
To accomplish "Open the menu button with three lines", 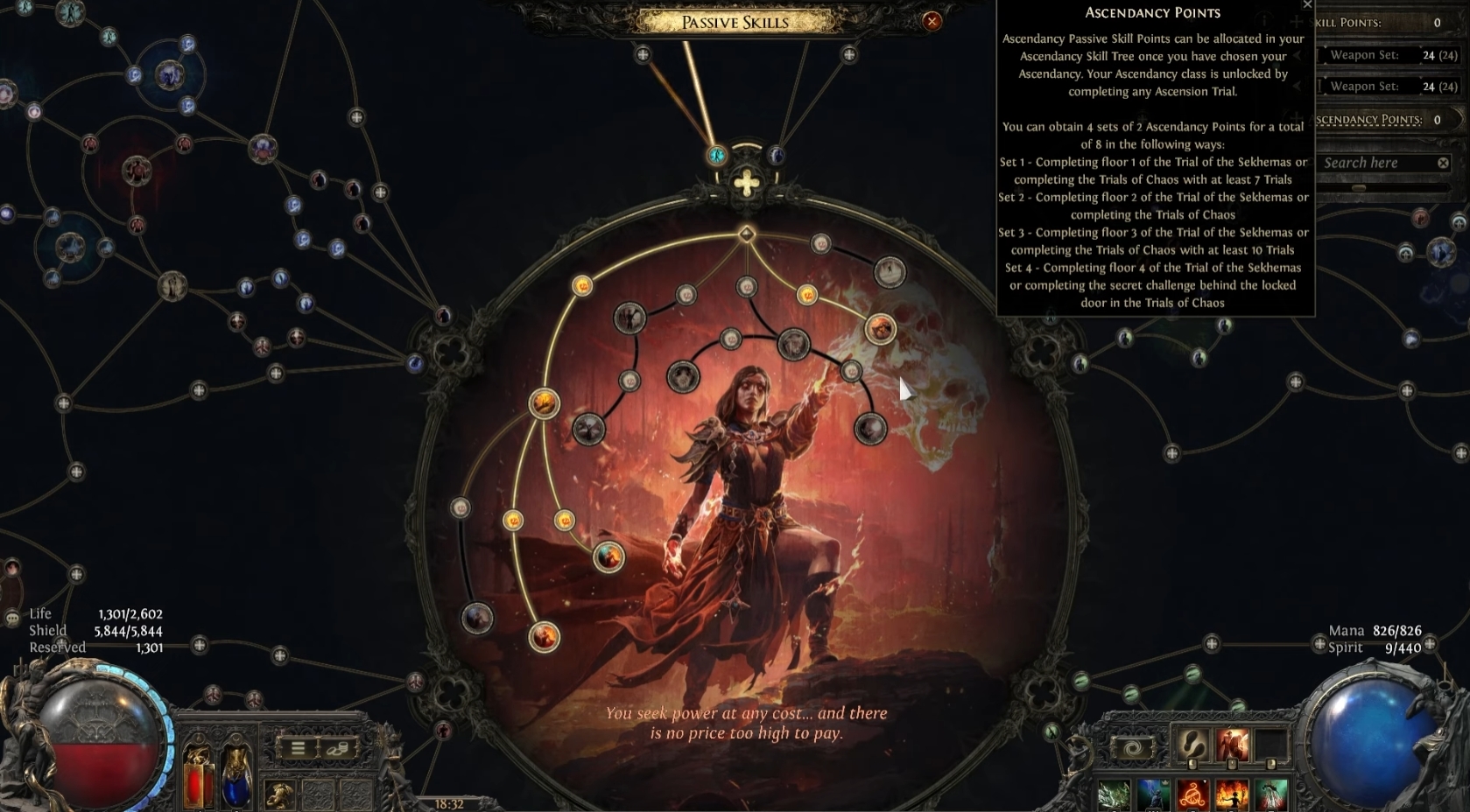I will click(298, 748).
